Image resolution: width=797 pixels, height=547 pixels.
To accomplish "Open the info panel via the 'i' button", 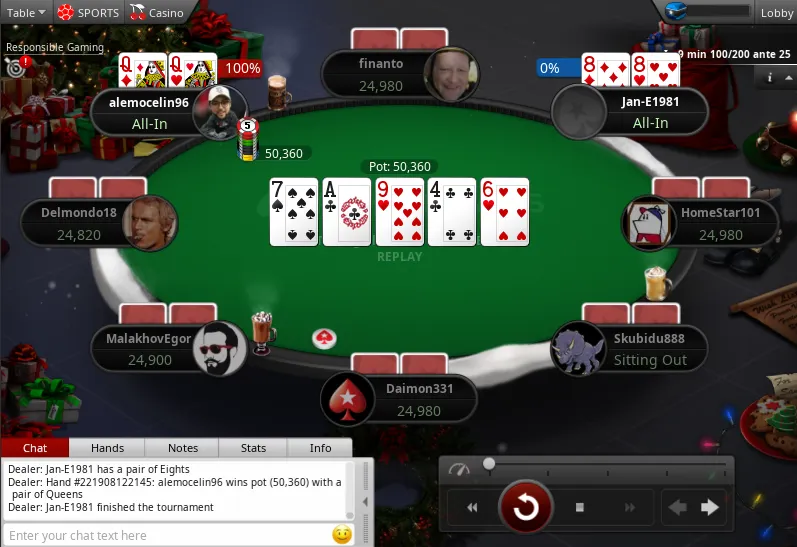I will 770,77.
